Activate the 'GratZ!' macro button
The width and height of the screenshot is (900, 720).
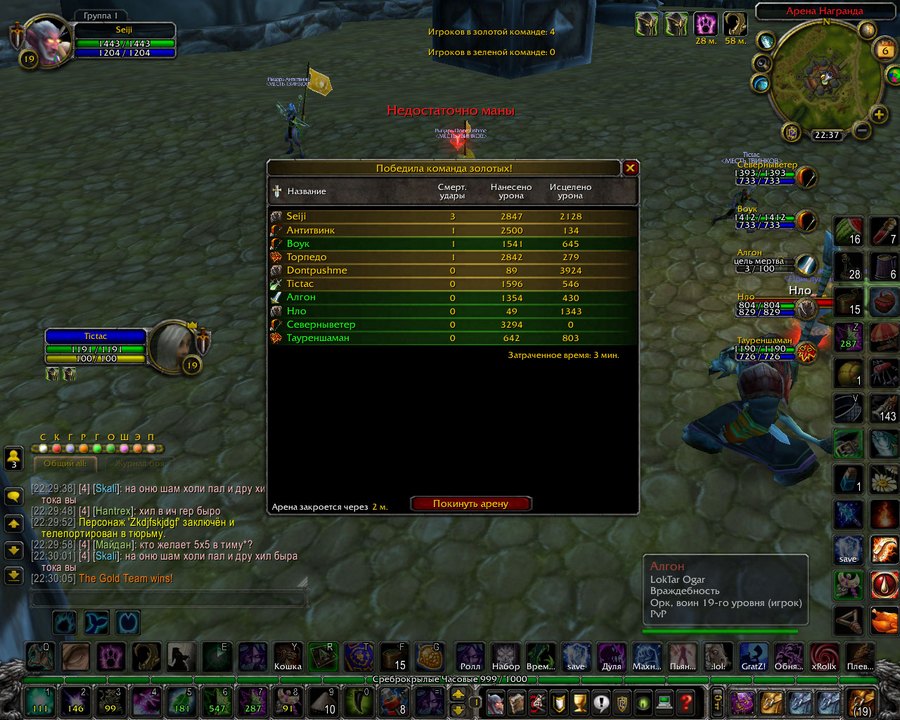click(753, 656)
